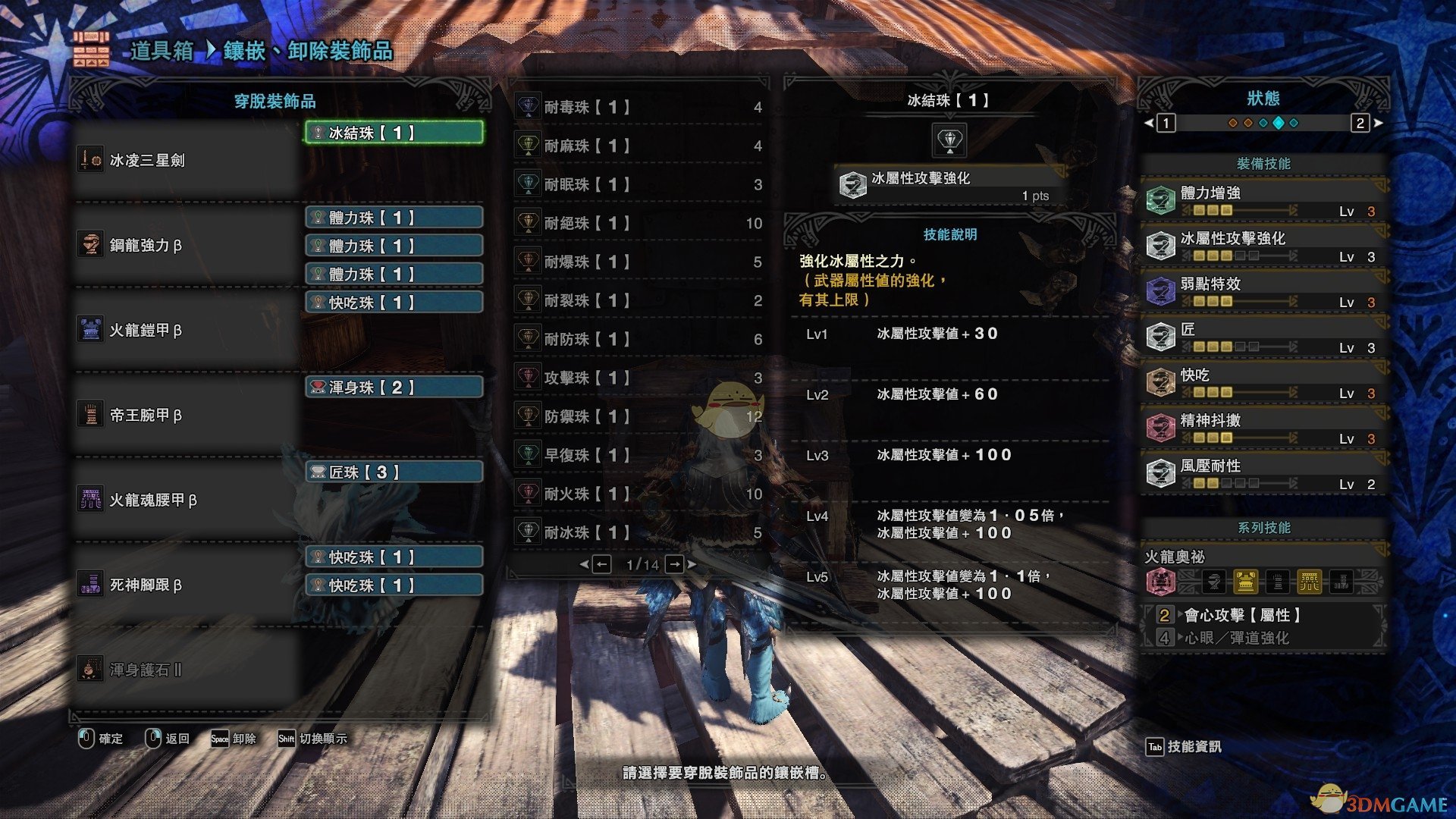Pick 攻擊珠【1】 from the decoration list
Screen dimensions: 1456x819
coord(639,378)
